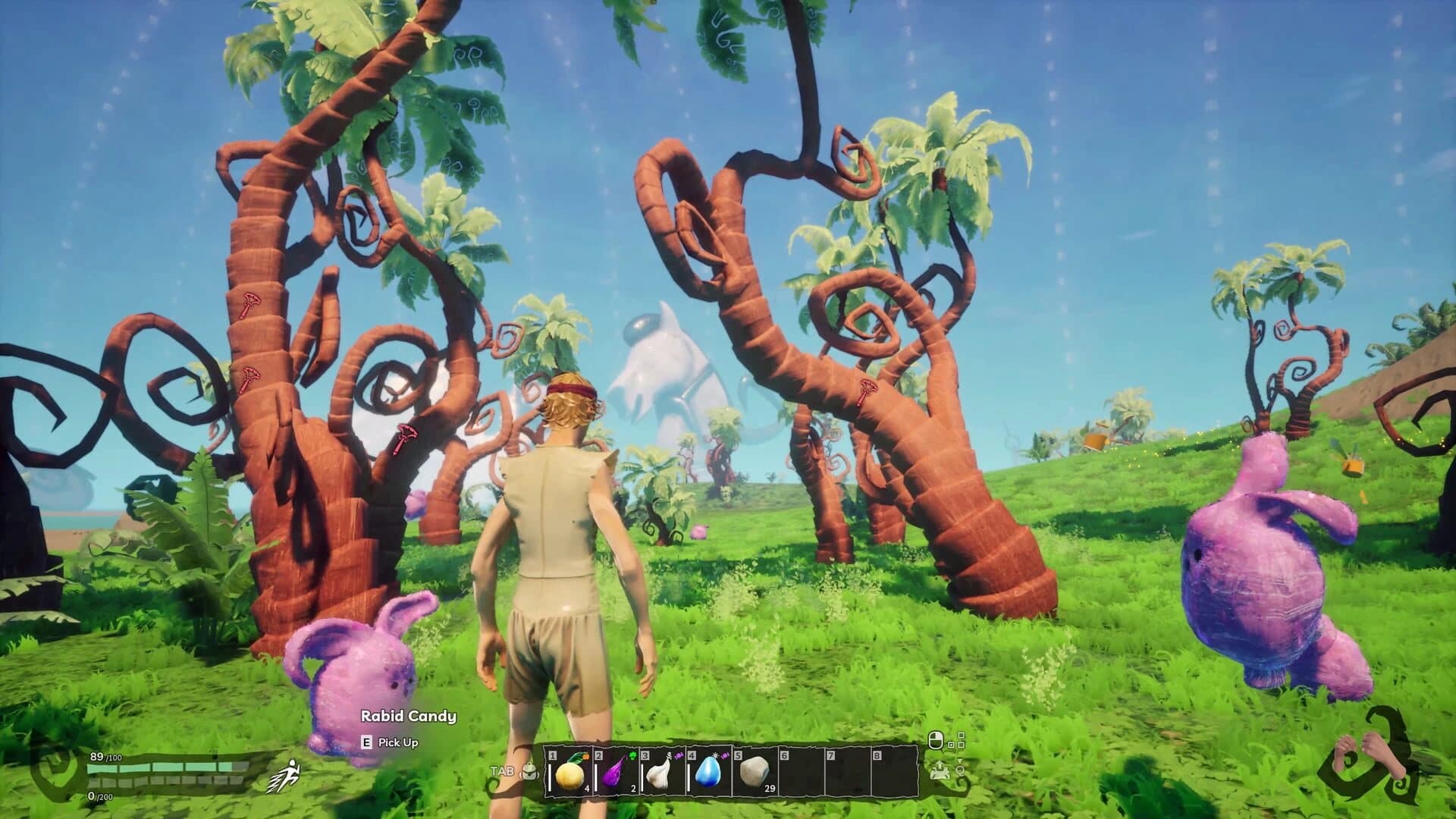
Task: Click the mouse controls icon near the hotbar
Action: (x=935, y=740)
